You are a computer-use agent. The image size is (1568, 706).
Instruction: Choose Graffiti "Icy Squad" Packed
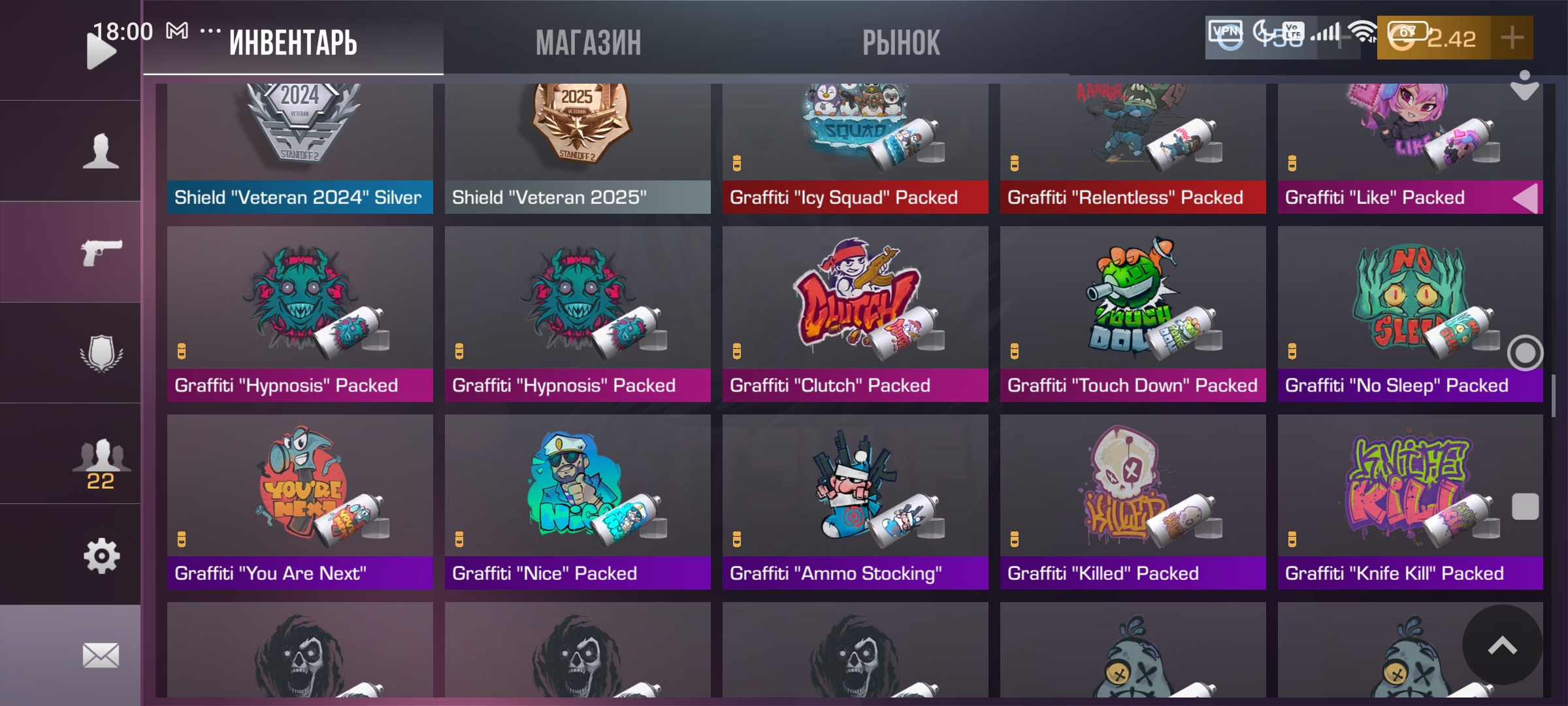tap(855, 147)
